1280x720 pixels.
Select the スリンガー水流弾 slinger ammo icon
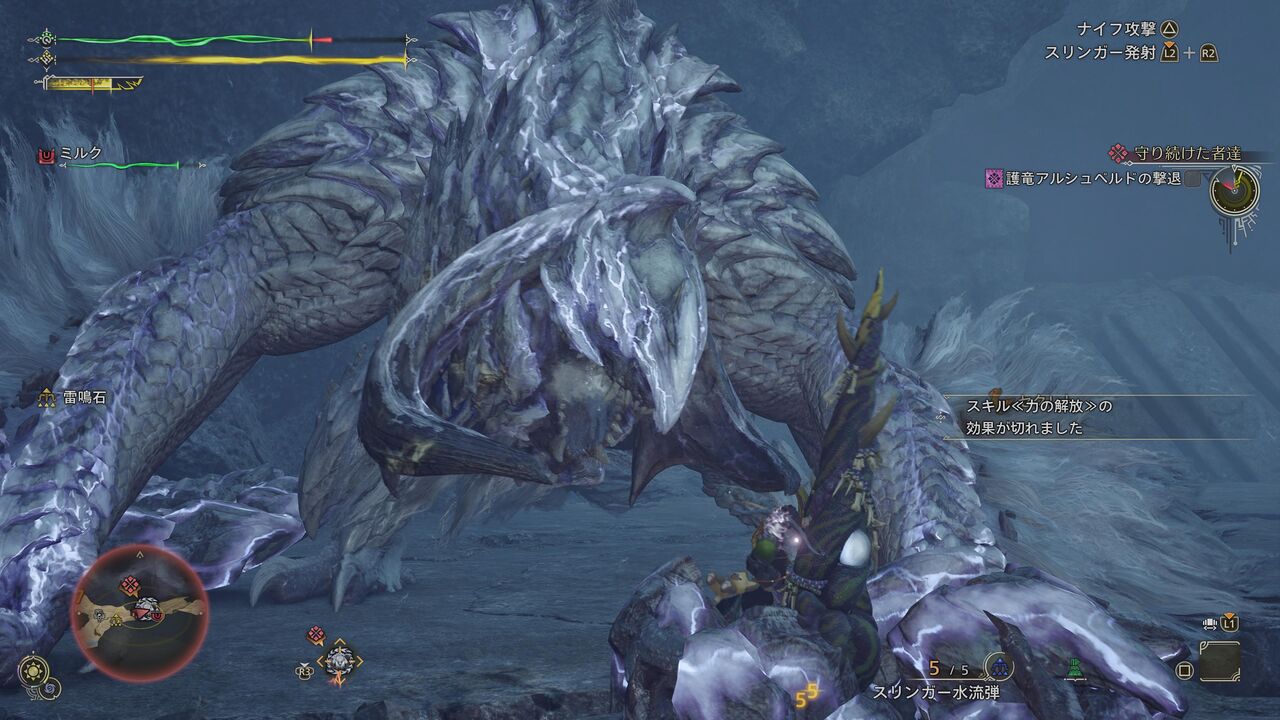998,667
